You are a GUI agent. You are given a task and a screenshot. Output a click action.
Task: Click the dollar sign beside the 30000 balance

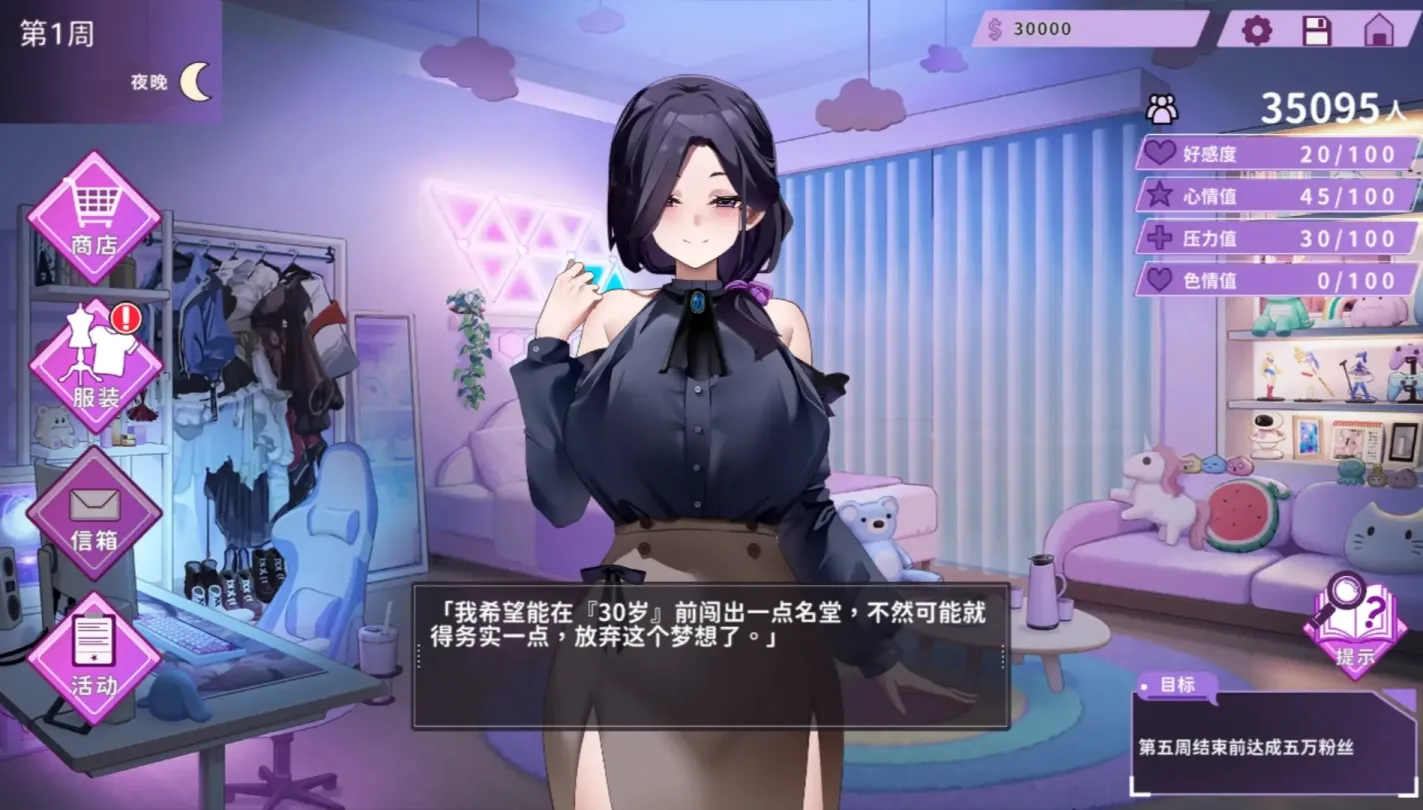(993, 28)
